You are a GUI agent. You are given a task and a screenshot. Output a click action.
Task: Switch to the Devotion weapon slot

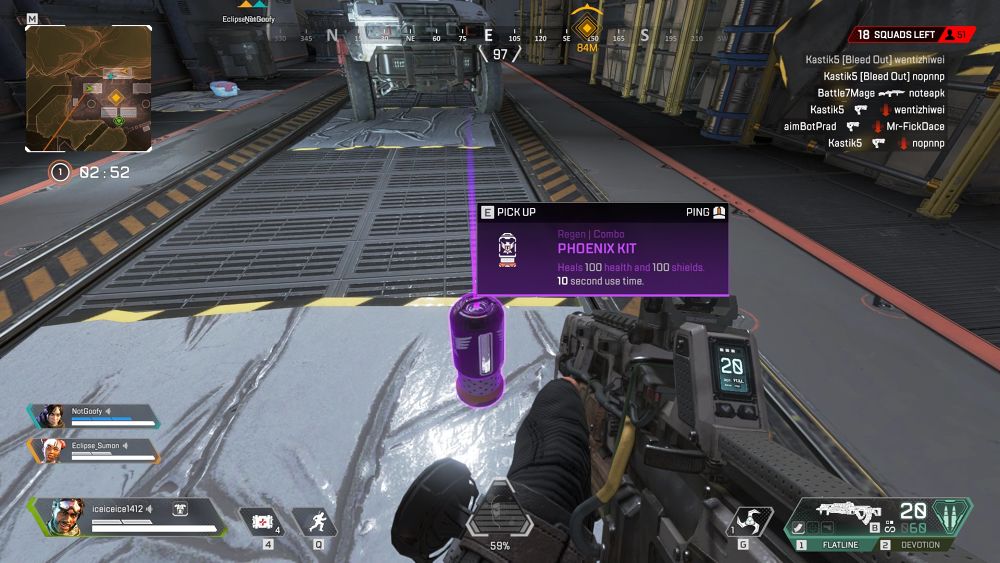[912, 545]
